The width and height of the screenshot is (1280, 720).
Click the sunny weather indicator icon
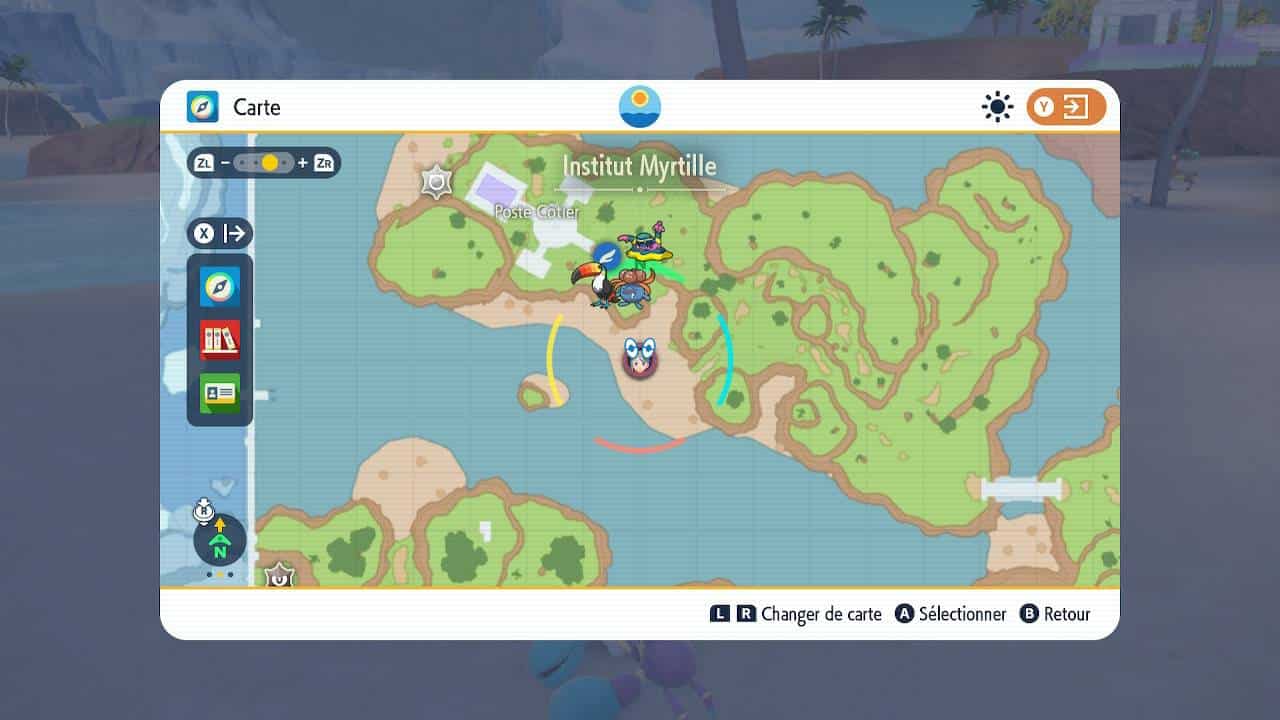(997, 107)
